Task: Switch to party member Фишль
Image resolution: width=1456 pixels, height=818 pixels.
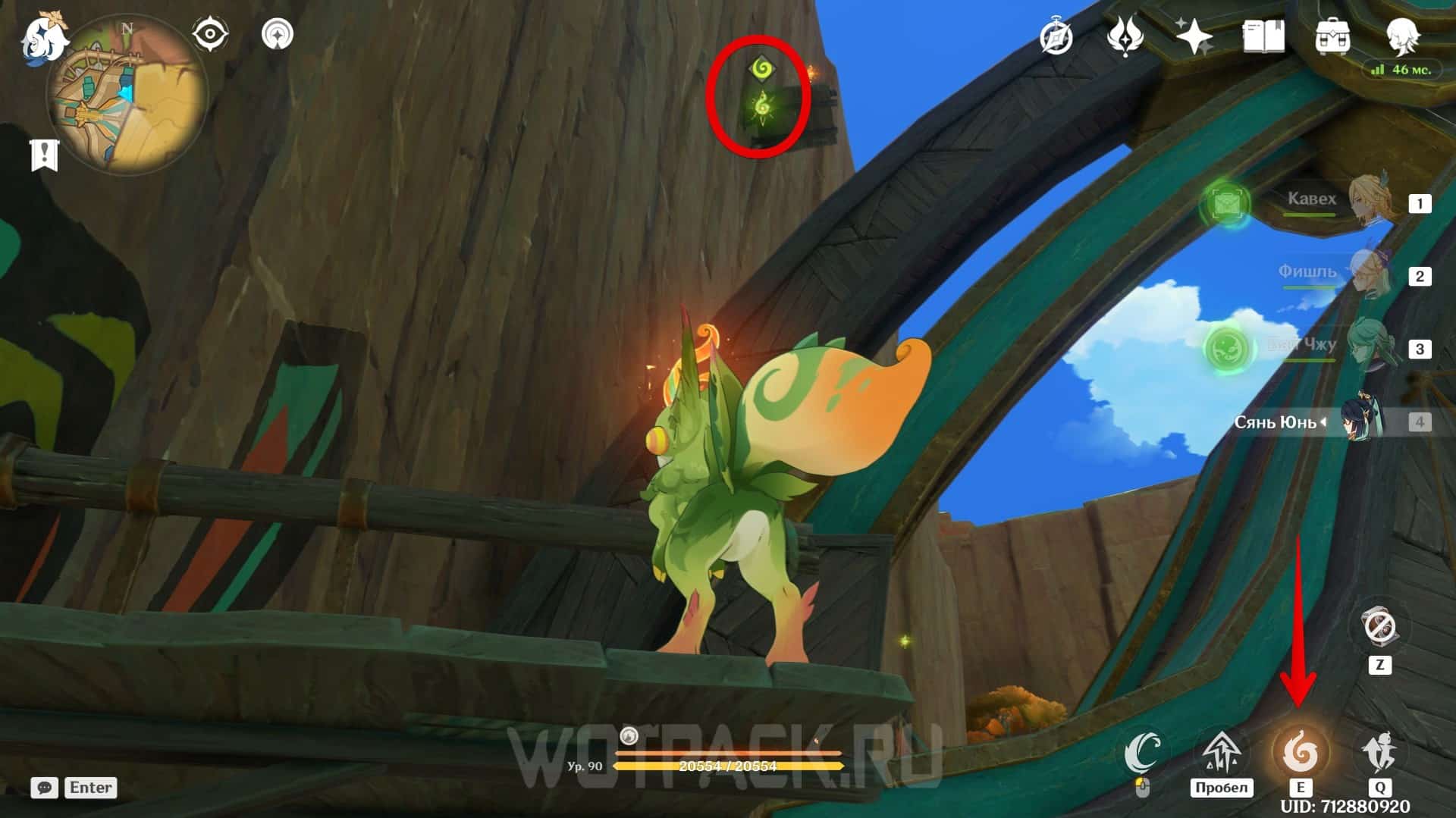Action: point(1373,274)
